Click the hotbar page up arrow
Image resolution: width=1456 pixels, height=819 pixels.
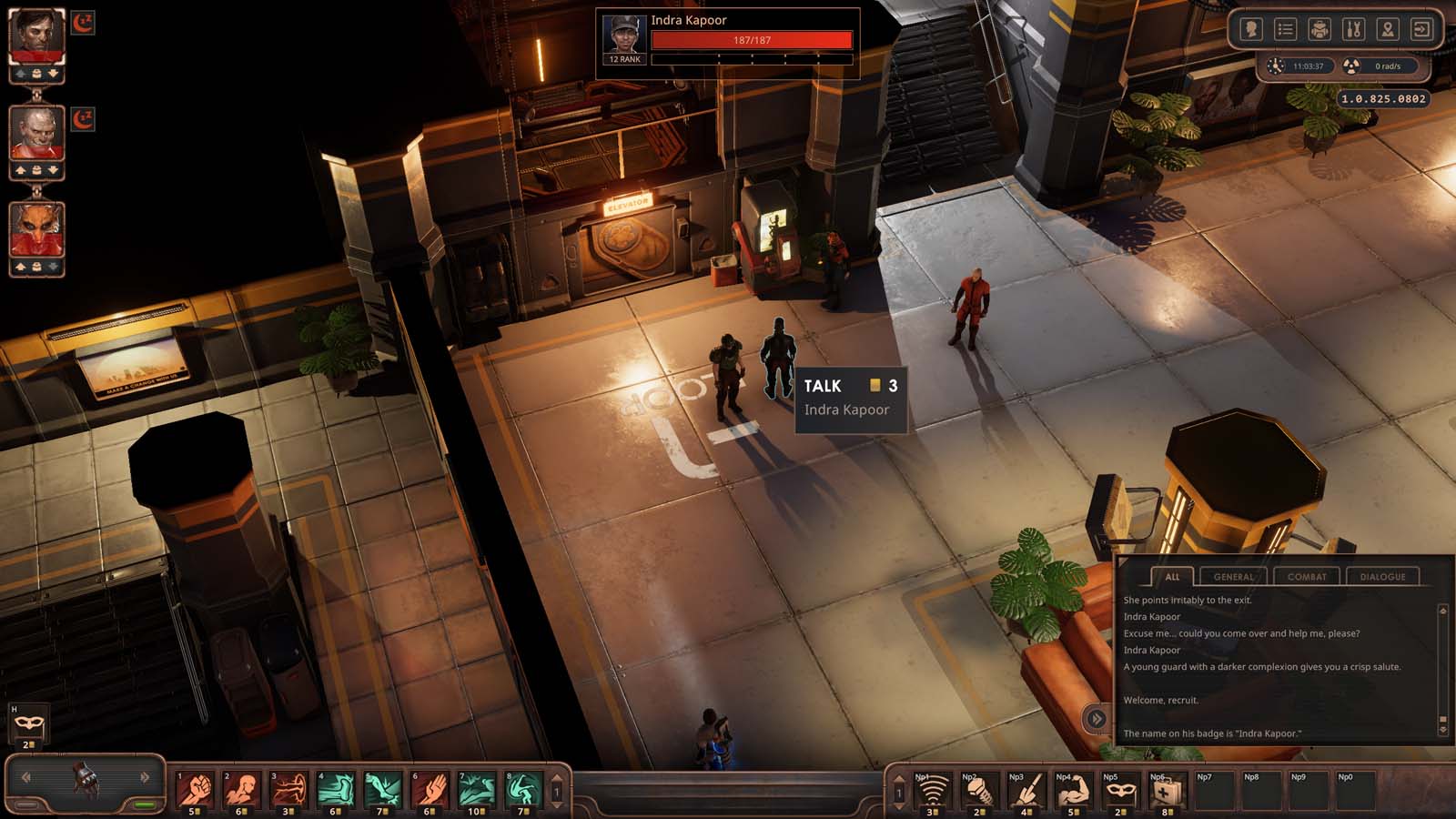pyautogui.click(x=557, y=778)
